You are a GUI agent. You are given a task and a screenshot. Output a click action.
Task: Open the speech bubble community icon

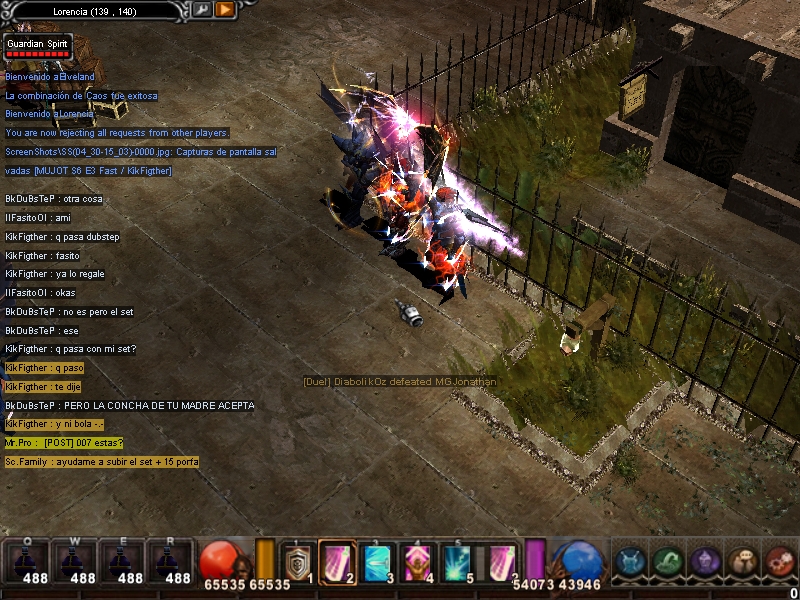coord(742,563)
